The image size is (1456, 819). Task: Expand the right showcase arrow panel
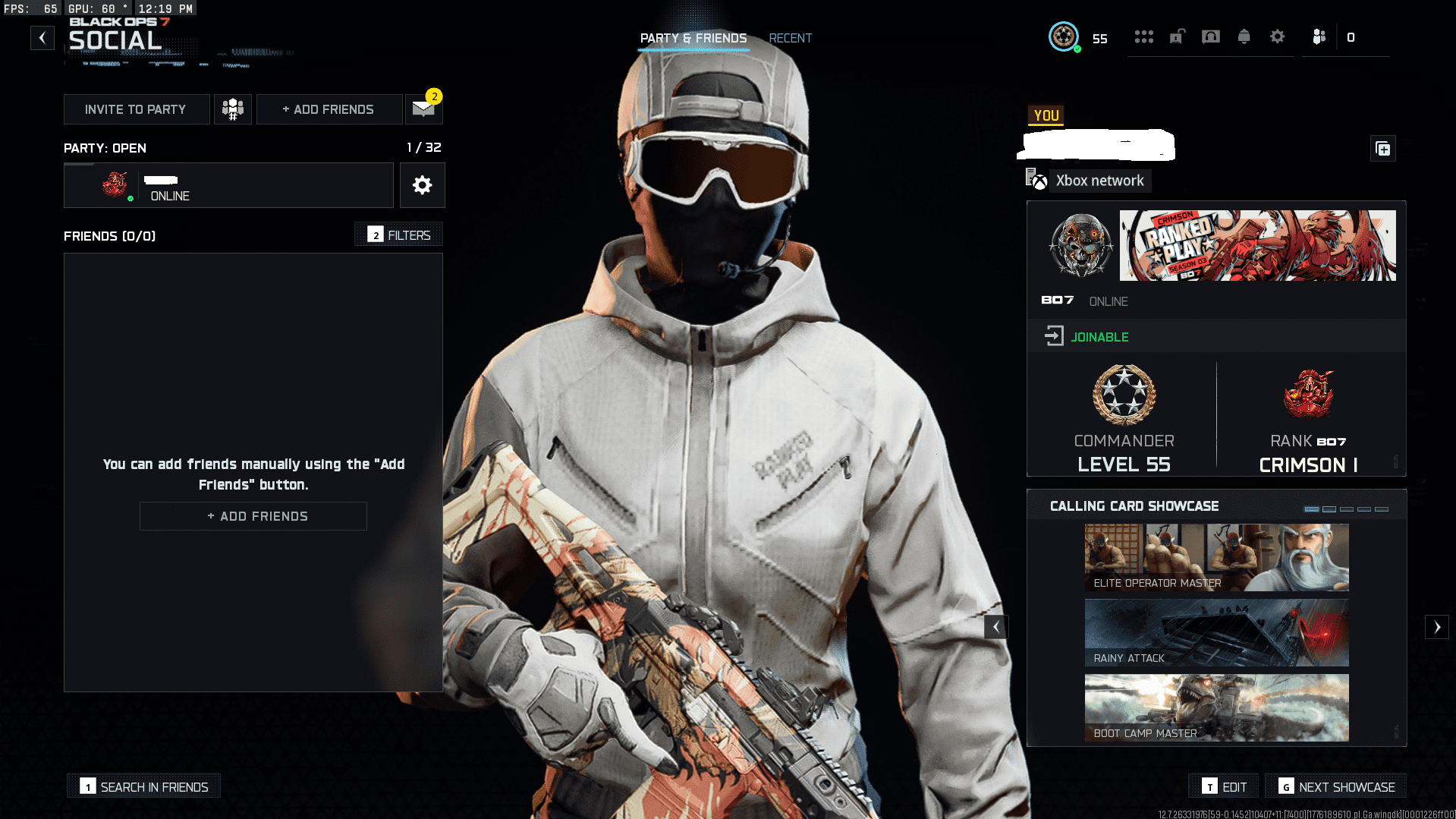pyautogui.click(x=1438, y=626)
